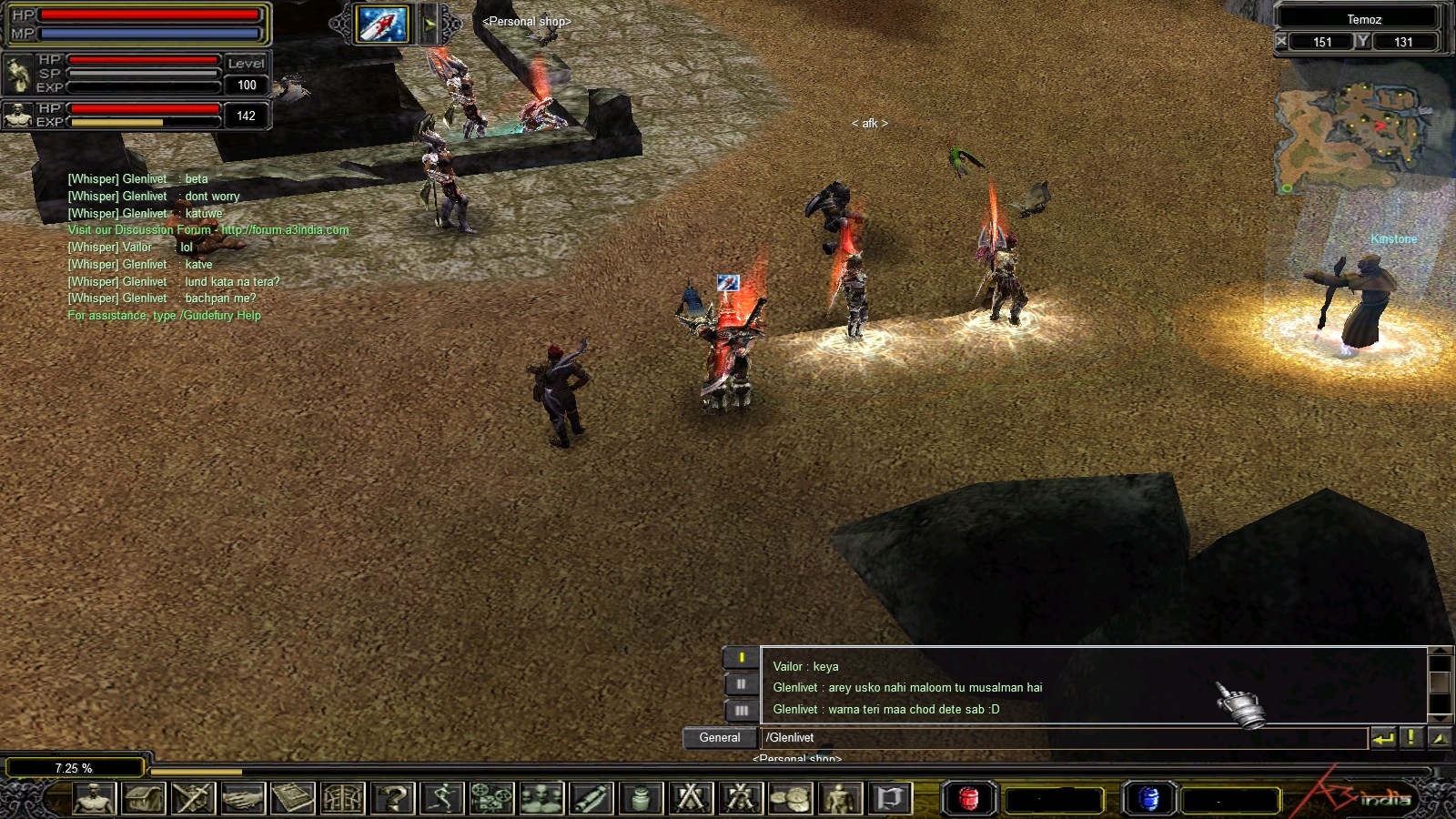Screen dimensions: 1456x819
Task: Select the blue potion slot
Action: (x=1148, y=799)
